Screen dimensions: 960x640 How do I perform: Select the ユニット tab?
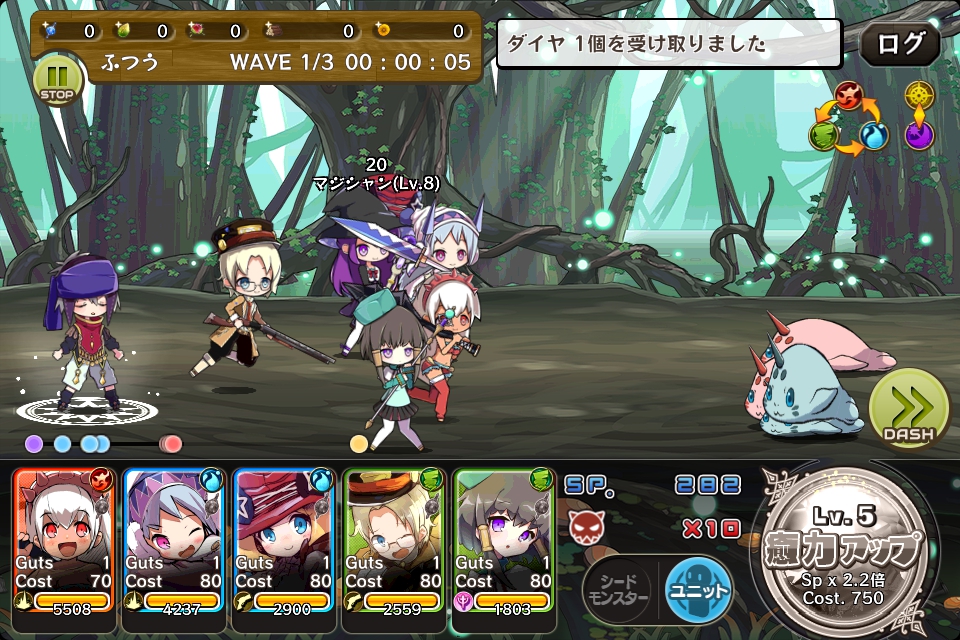[699, 590]
